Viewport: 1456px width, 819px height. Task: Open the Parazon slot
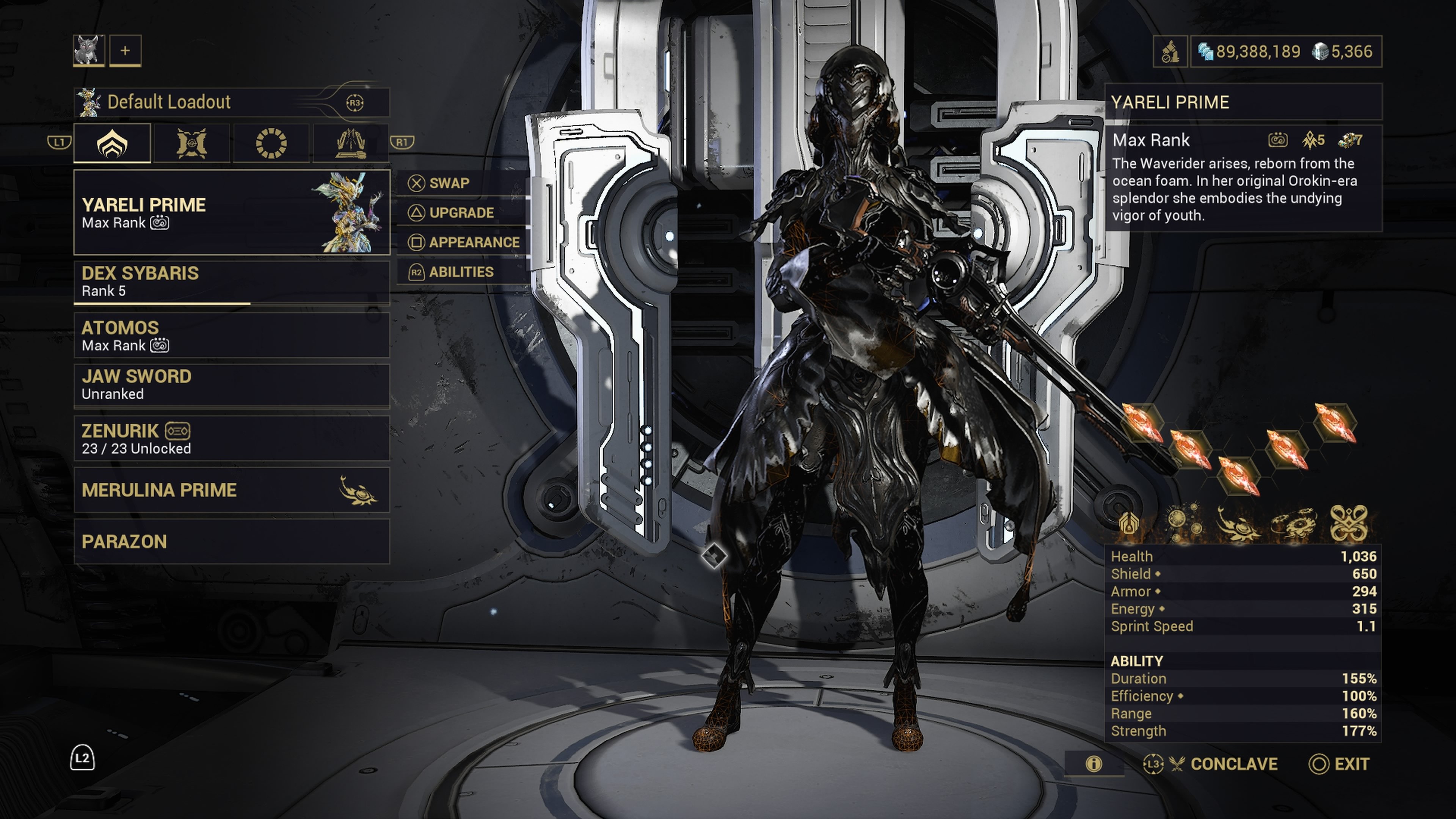click(231, 541)
